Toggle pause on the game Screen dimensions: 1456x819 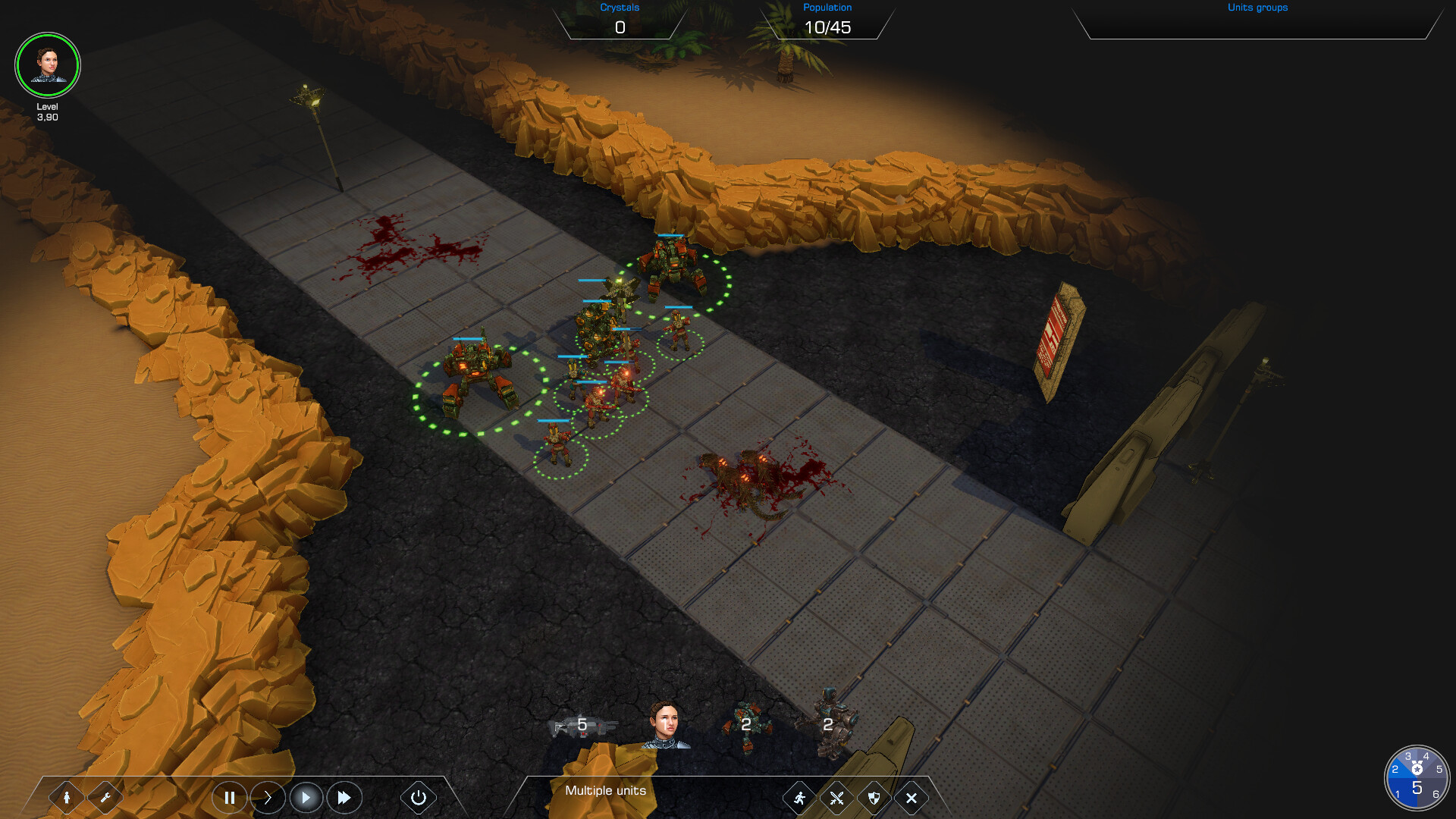[230, 798]
